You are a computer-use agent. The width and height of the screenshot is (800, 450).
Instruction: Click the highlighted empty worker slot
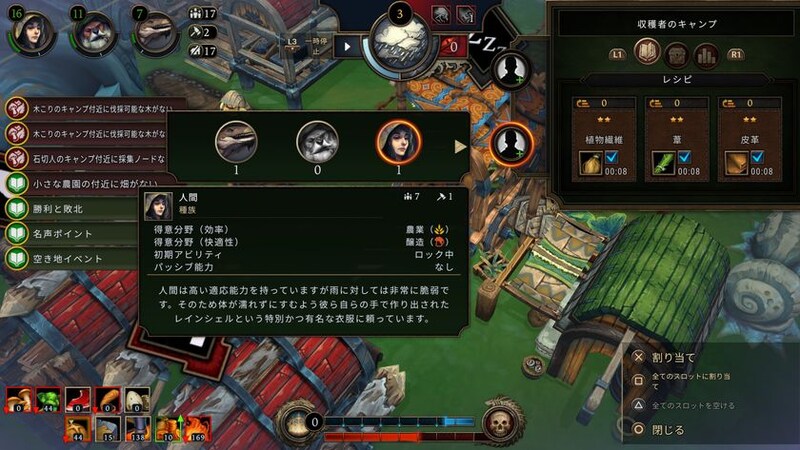pos(512,145)
